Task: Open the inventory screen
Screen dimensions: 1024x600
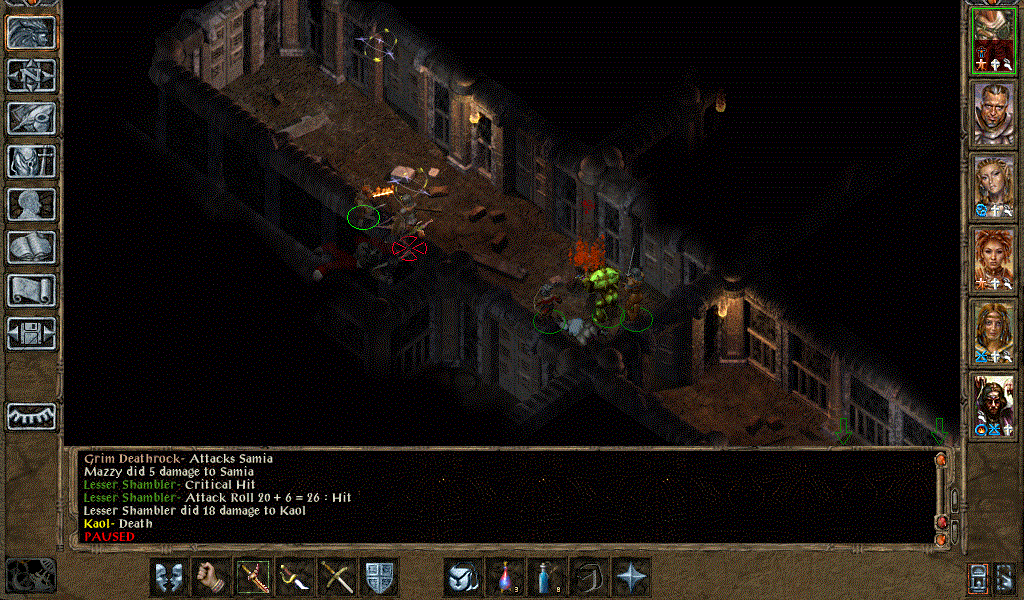Action: (x=31, y=161)
